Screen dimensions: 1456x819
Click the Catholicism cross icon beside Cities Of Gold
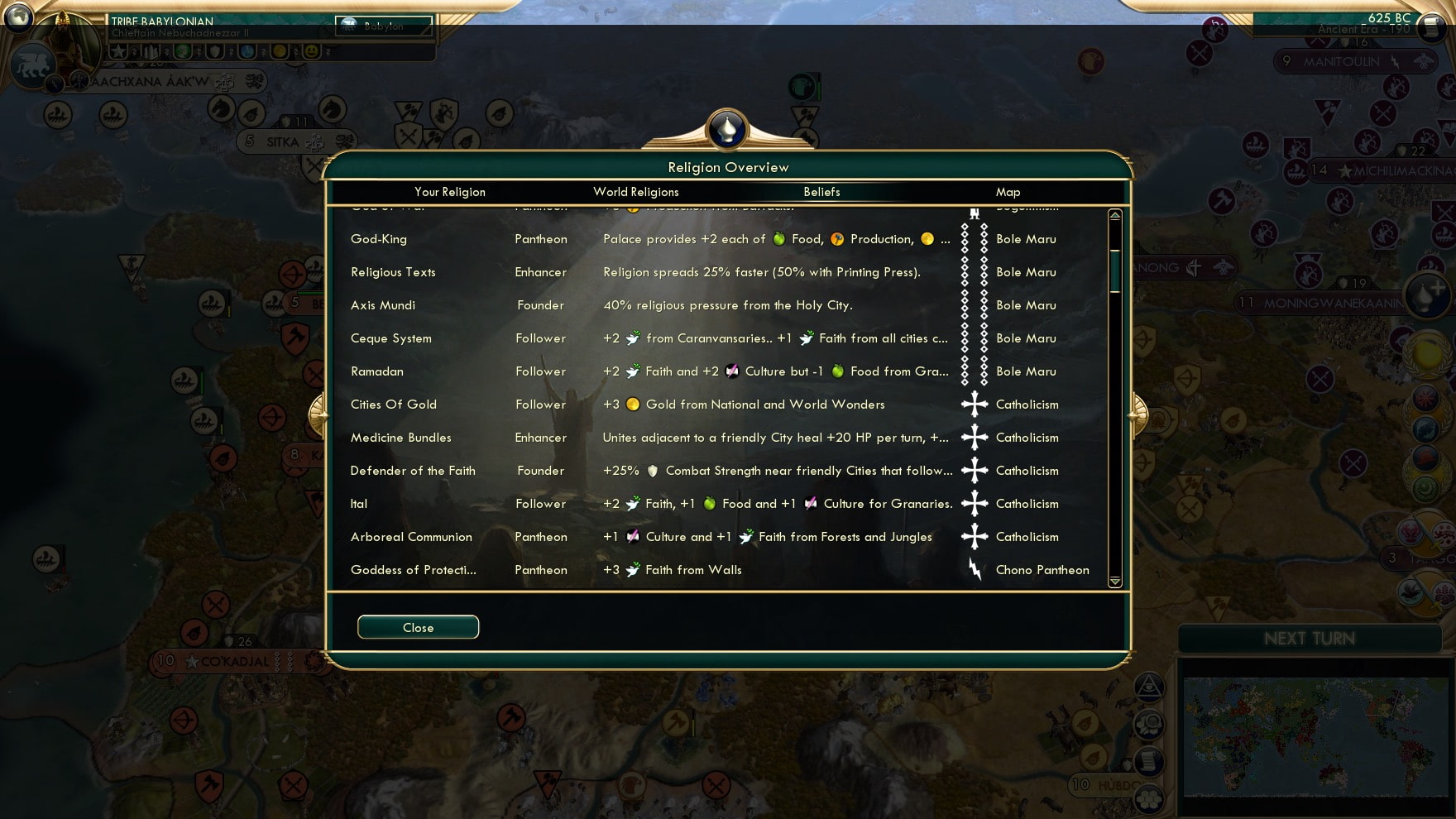(973, 405)
